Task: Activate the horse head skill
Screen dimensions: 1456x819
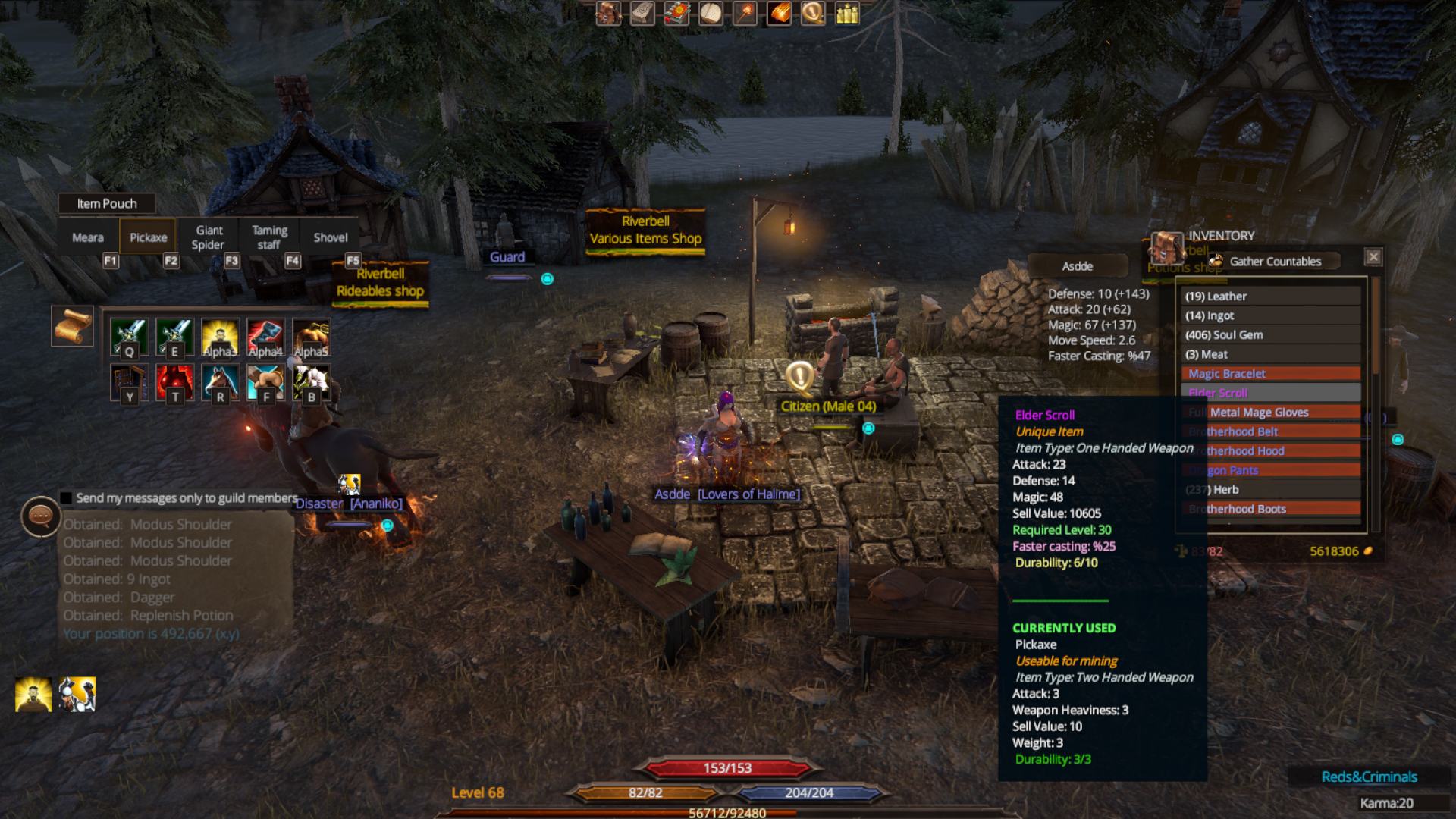Action: coord(220,381)
